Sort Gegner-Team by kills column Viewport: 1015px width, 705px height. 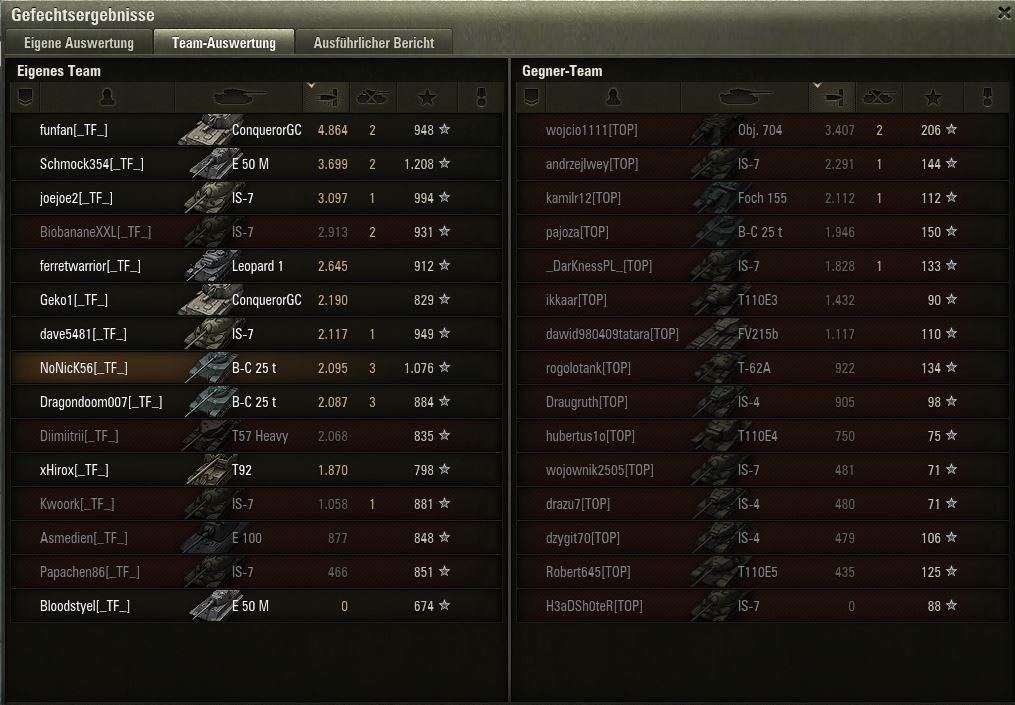coord(878,97)
